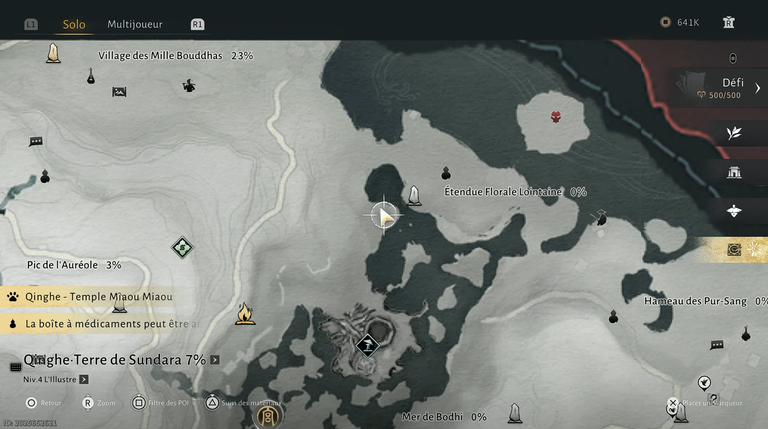The image size is (768, 429).
Task: Select the red demon mask map marker
Action: [556, 117]
